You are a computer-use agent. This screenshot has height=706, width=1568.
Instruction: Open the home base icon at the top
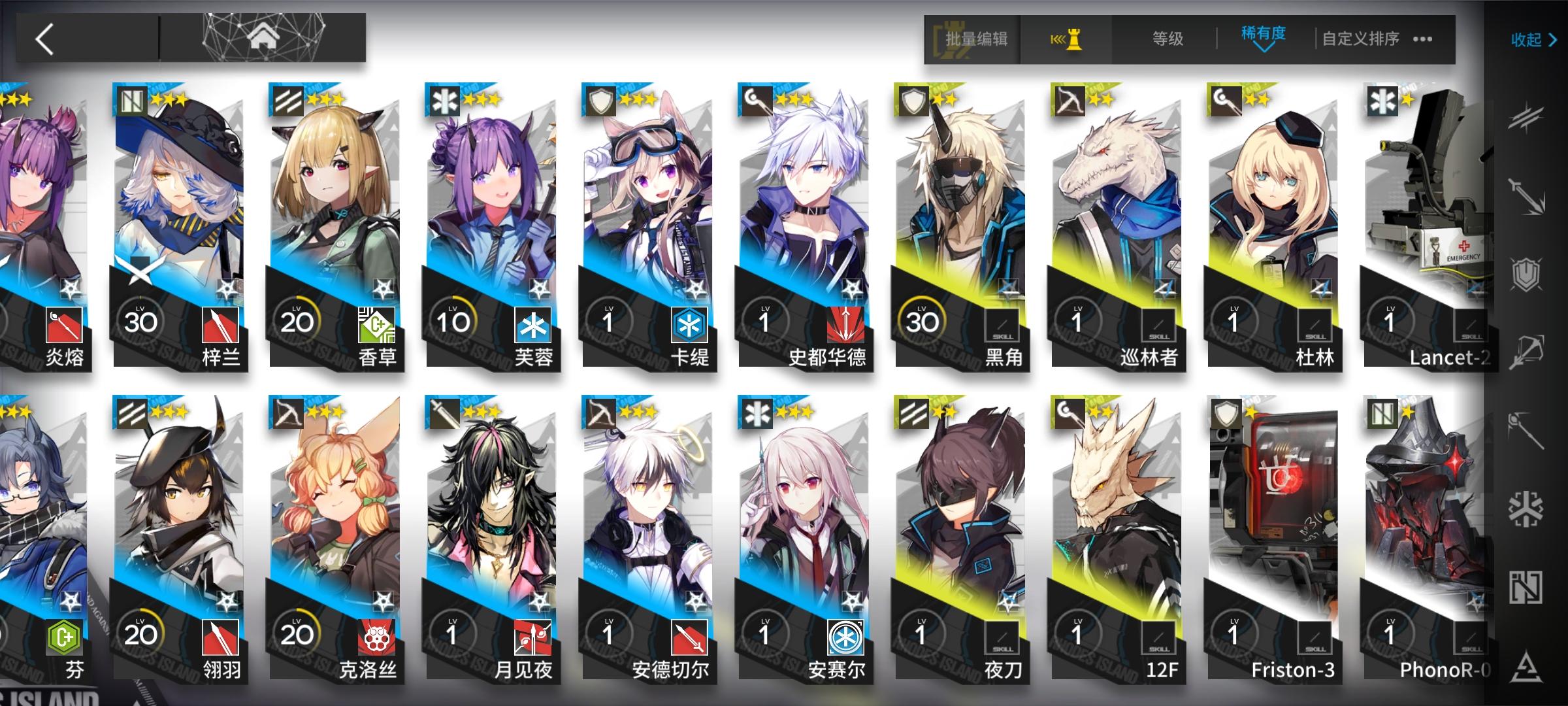coord(264,36)
